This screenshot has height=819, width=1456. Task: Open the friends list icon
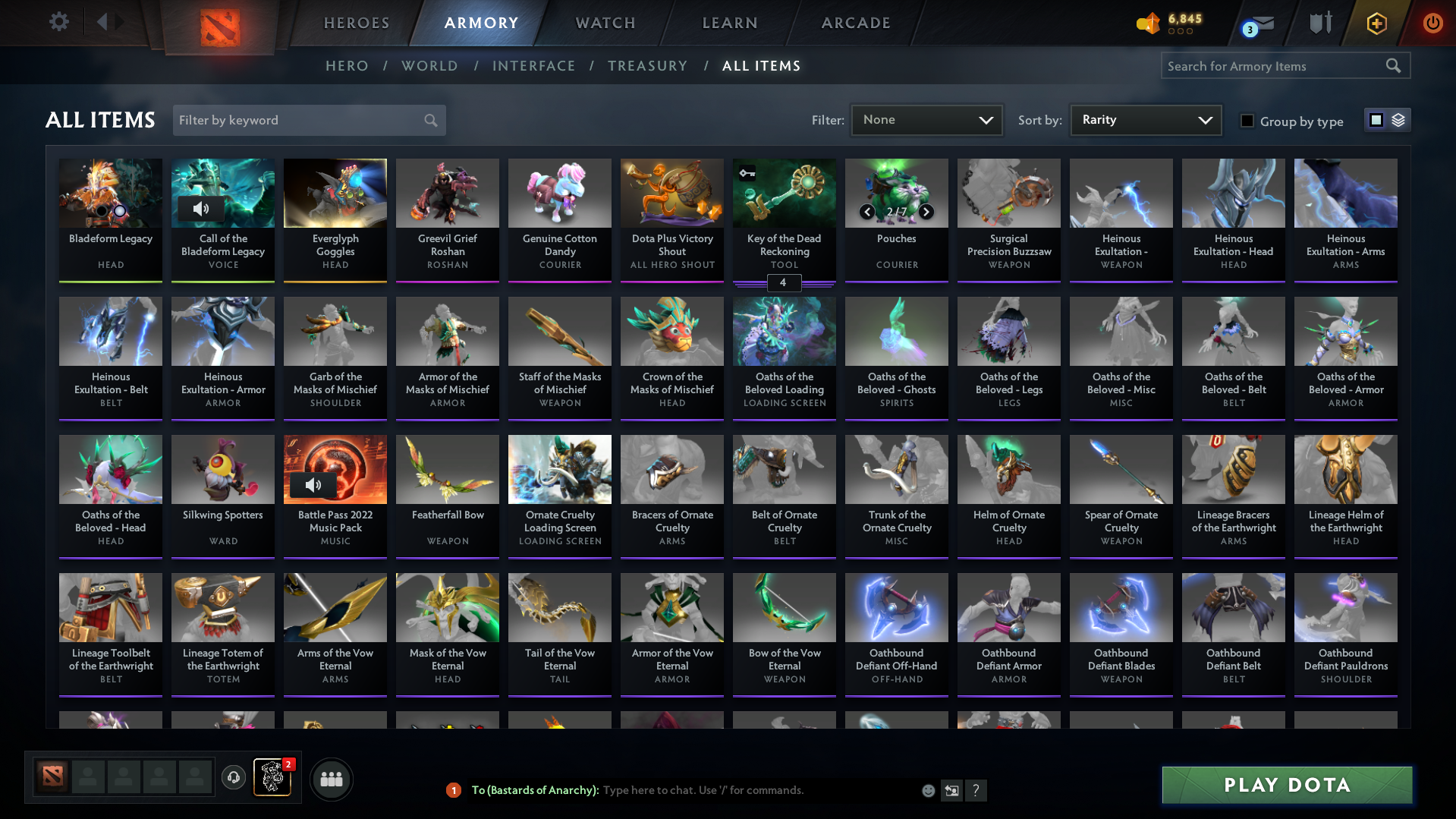[x=331, y=779]
